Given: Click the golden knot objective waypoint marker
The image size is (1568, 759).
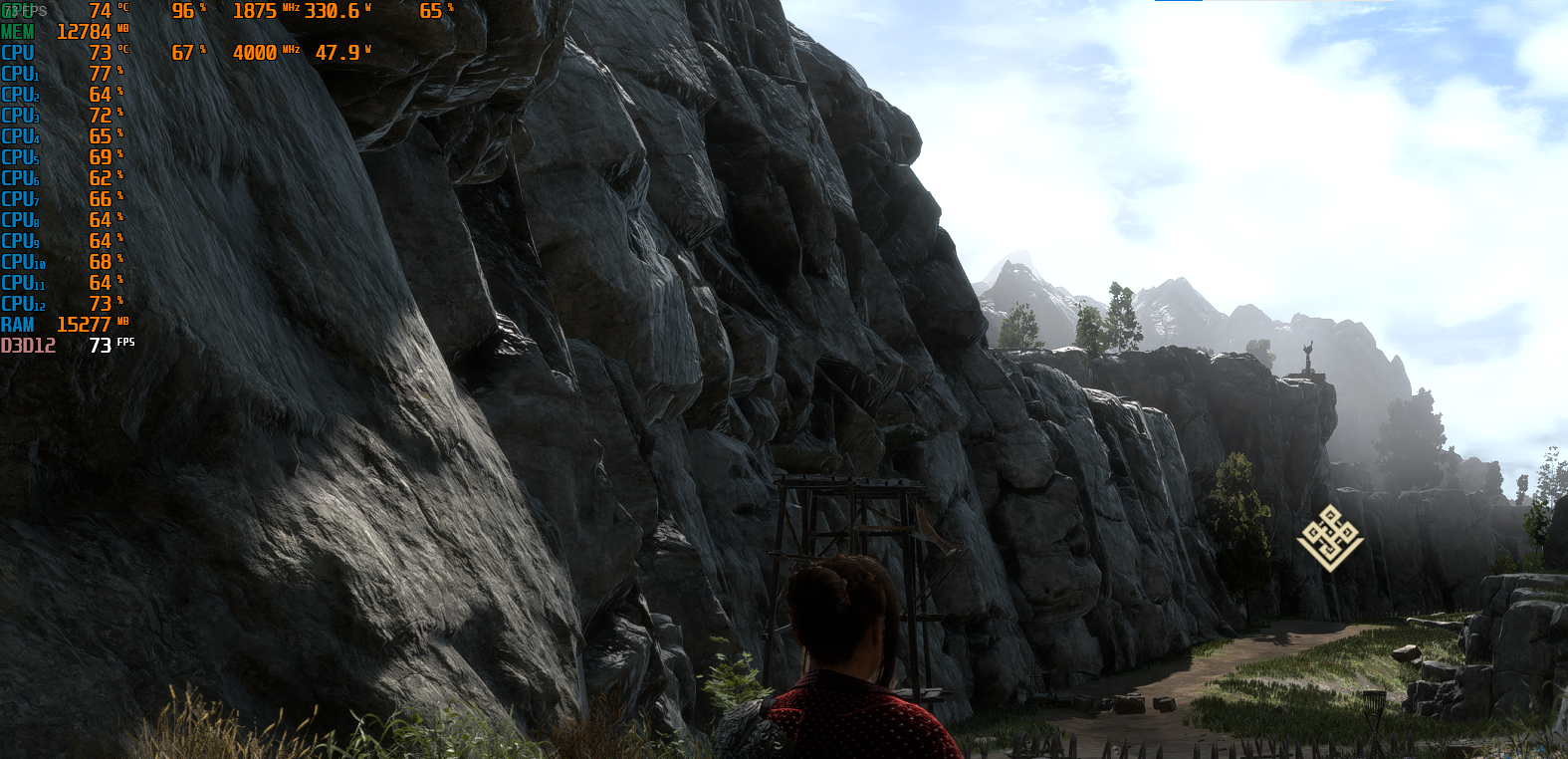Looking at the screenshot, I should pyautogui.click(x=1330, y=538).
